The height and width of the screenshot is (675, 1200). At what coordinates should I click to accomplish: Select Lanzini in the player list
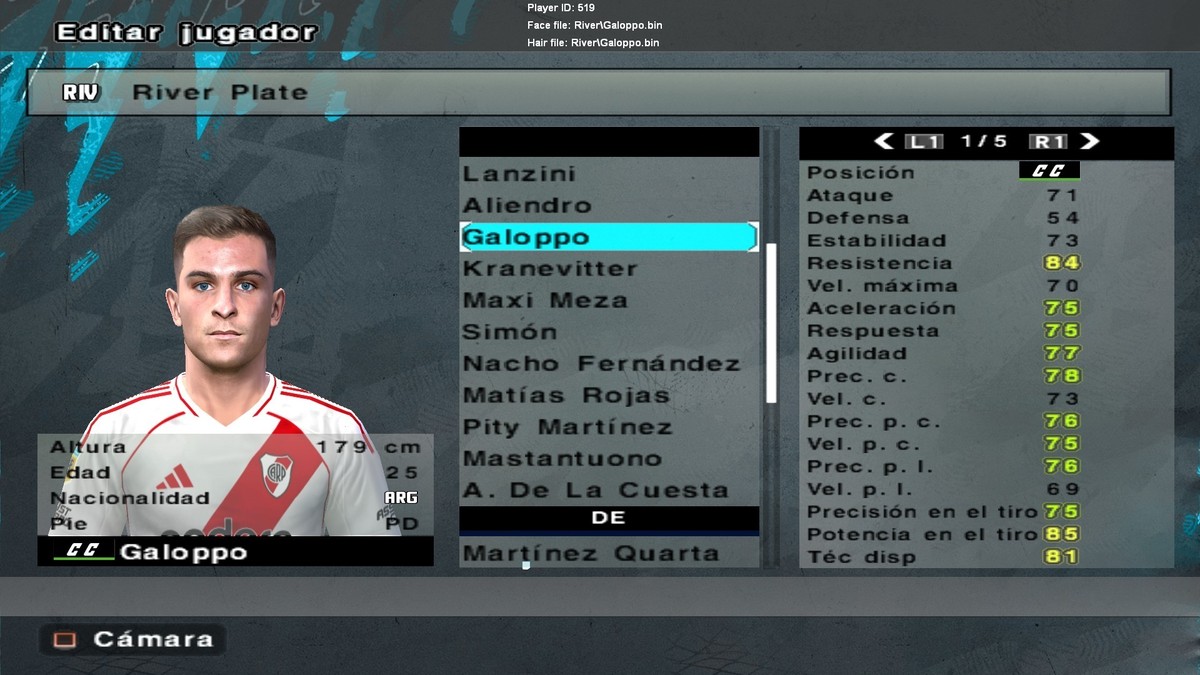coord(520,174)
